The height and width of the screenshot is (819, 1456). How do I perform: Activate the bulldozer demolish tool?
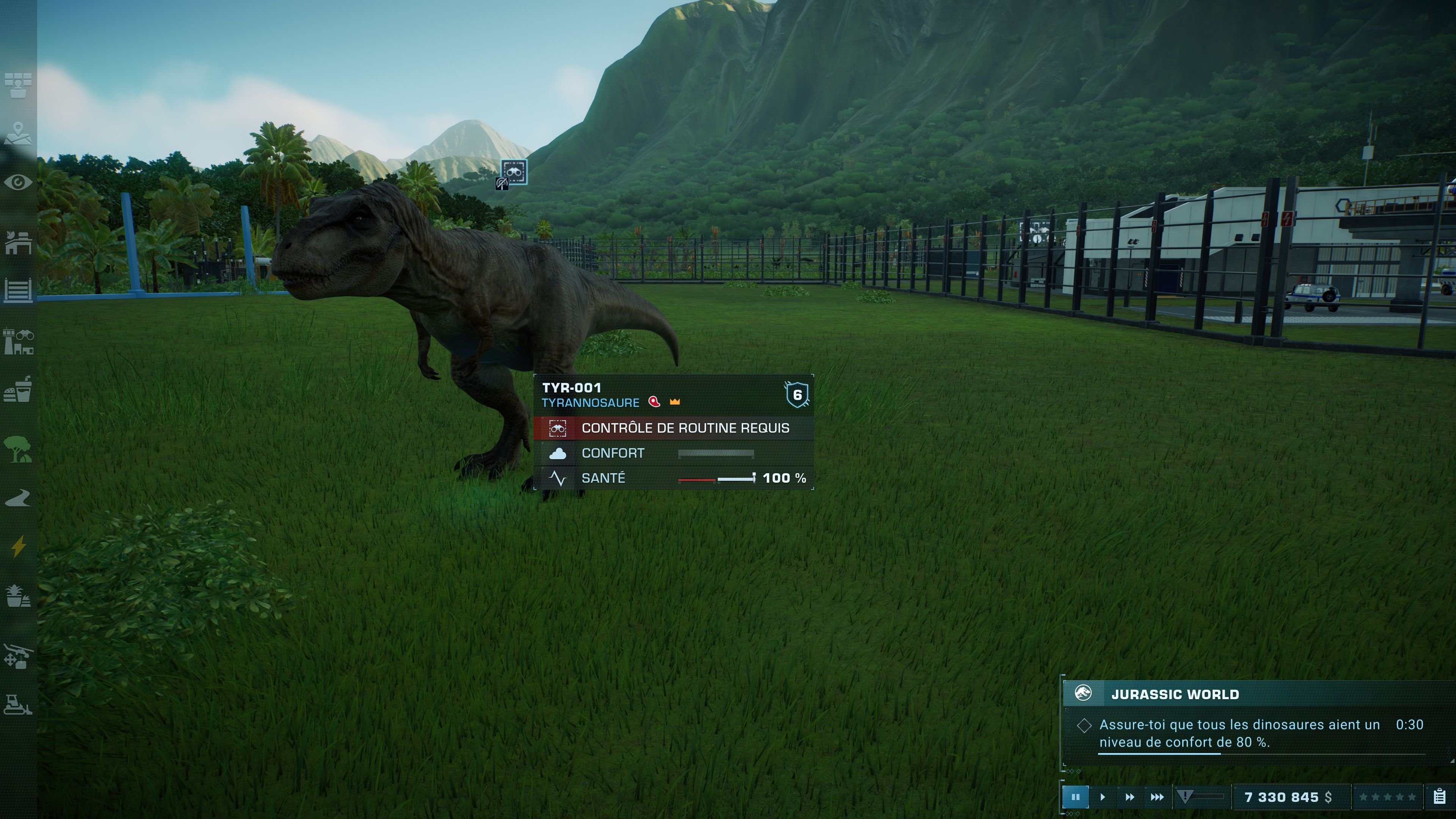[18, 705]
